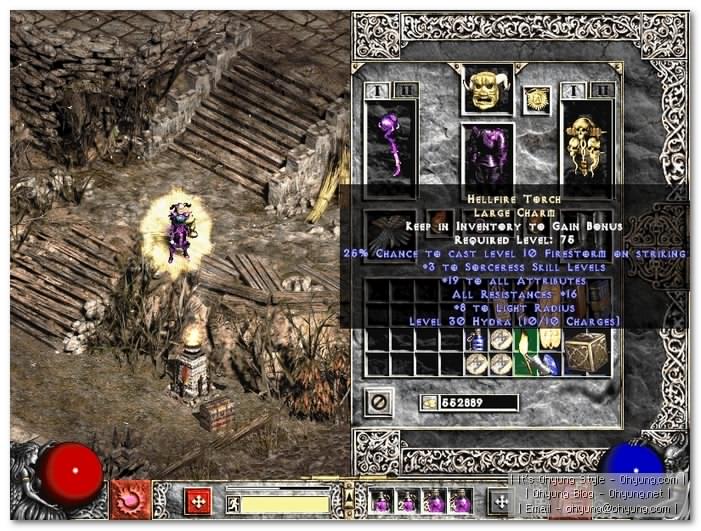Viewport: 701px width, 531px height.
Task: Click the red button left of the run toggle
Action: click(199, 497)
